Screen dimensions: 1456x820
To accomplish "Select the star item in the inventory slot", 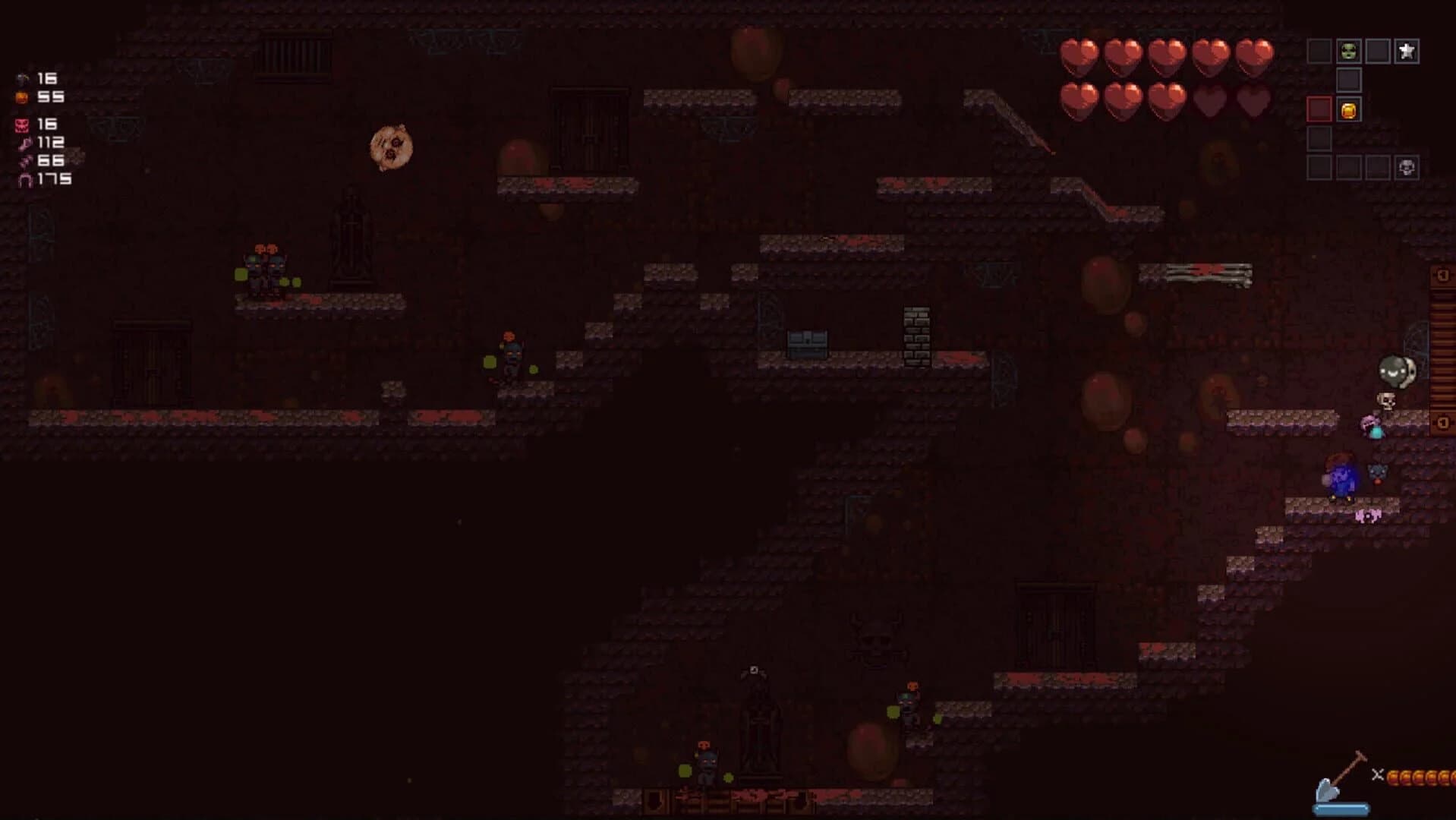I will click(x=1407, y=51).
